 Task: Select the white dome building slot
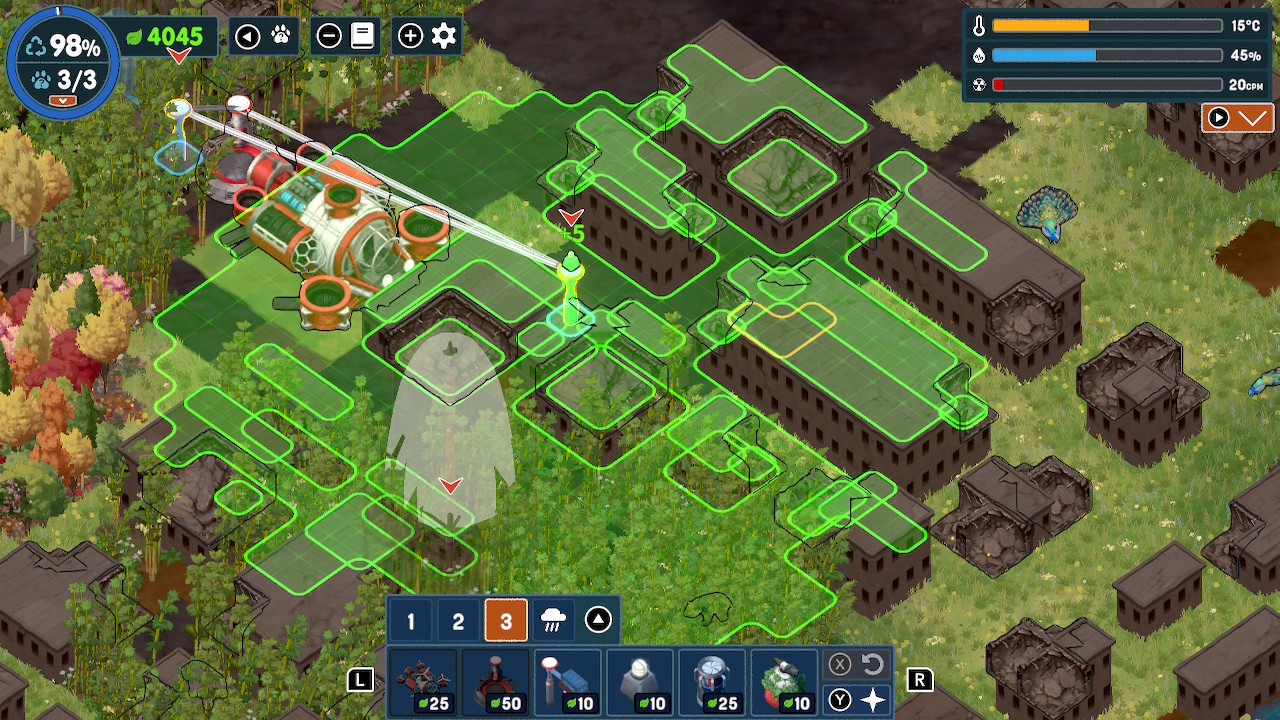tap(639, 683)
